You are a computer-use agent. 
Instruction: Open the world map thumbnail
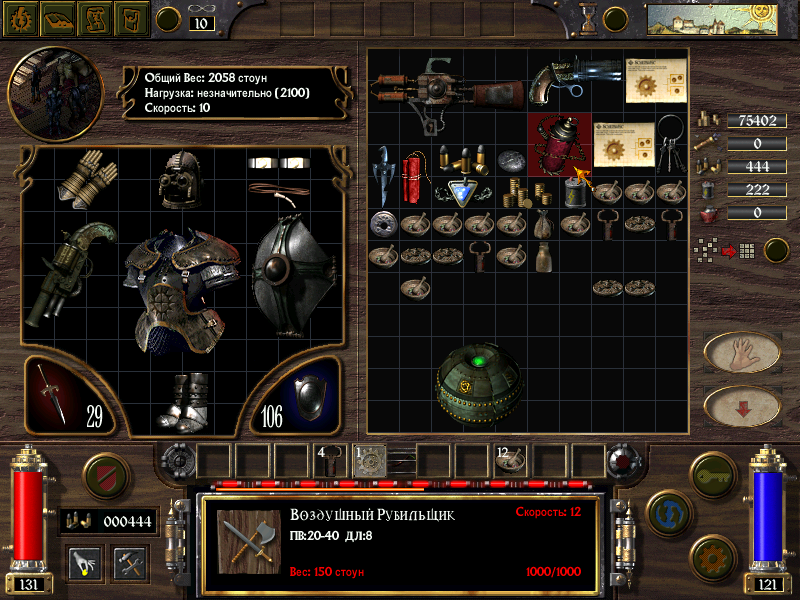click(x=698, y=18)
